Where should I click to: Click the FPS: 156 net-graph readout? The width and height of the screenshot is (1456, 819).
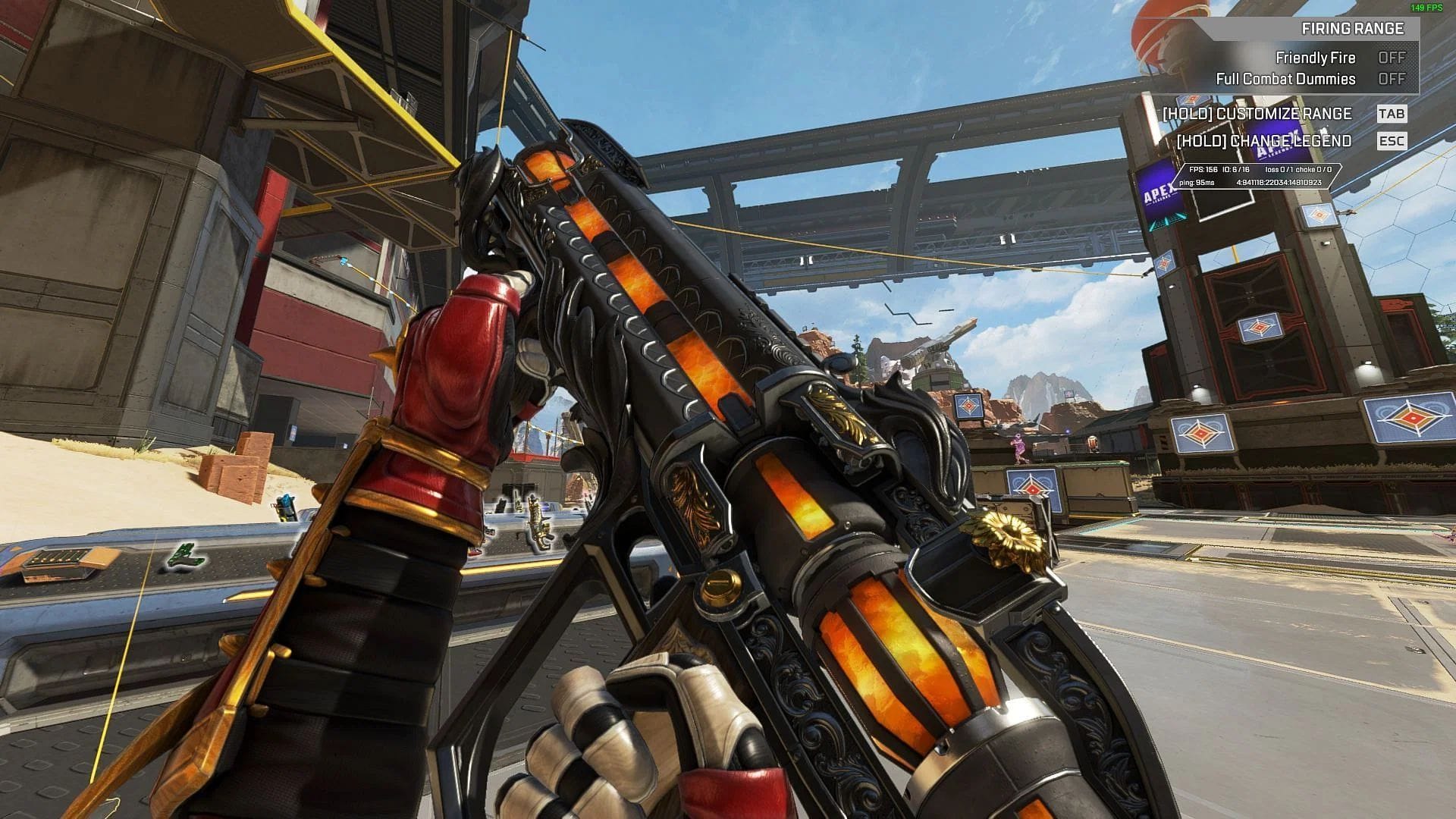(1203, 170)
